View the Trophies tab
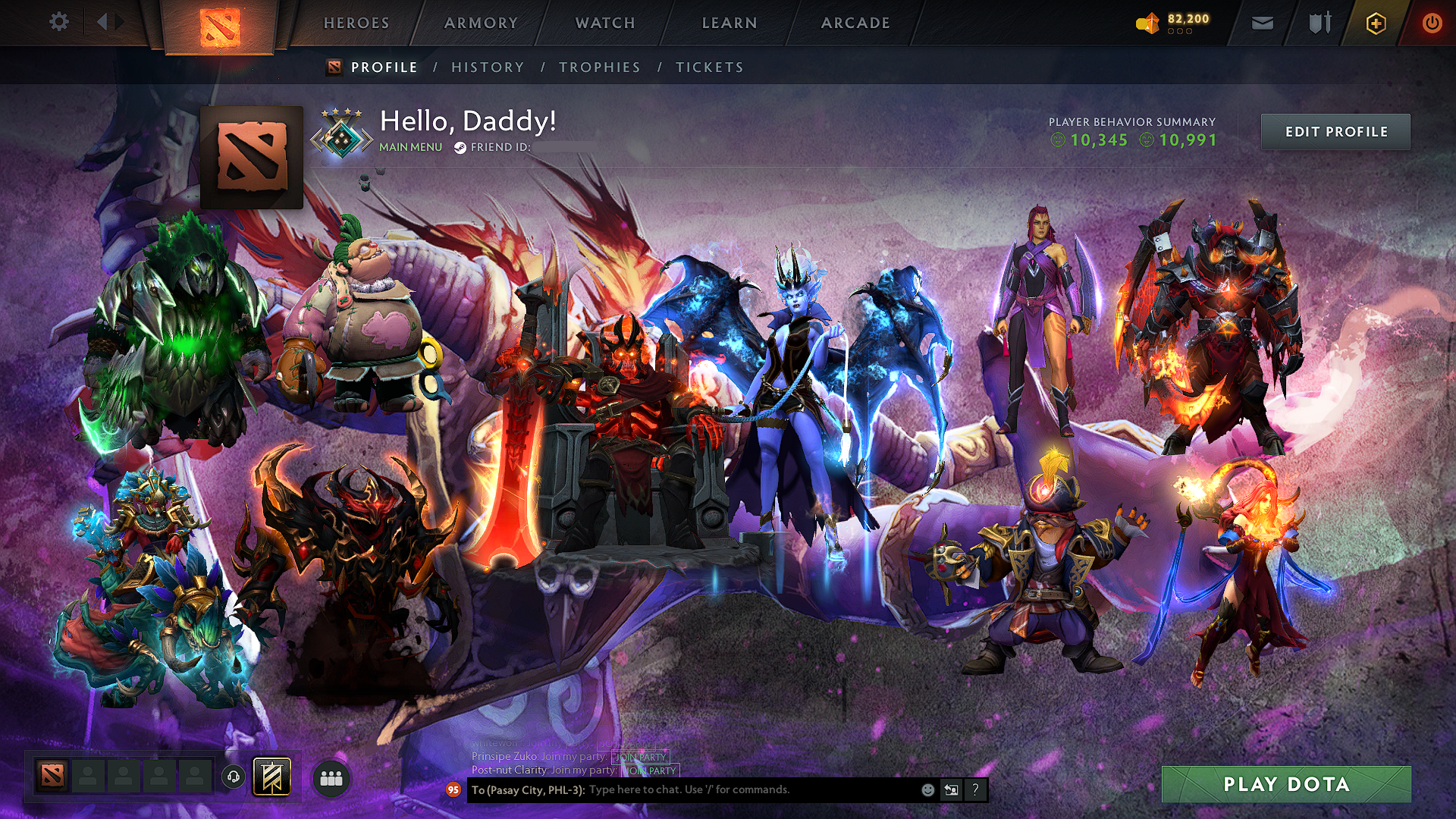The height and width of the screenshot is (819, 1456). click(x=600, y=67)
